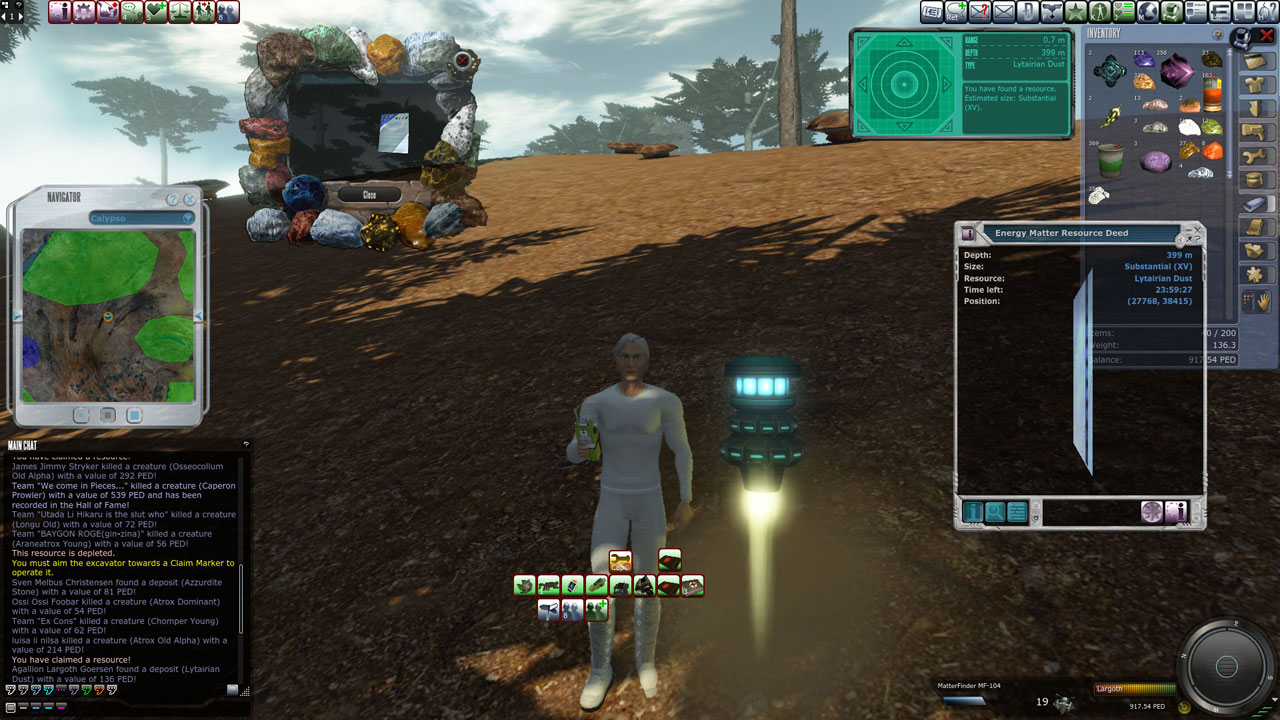Pick the orange liquid canister in inventory
Viewport: 1280px width, 720px height.
point(1212,94)
